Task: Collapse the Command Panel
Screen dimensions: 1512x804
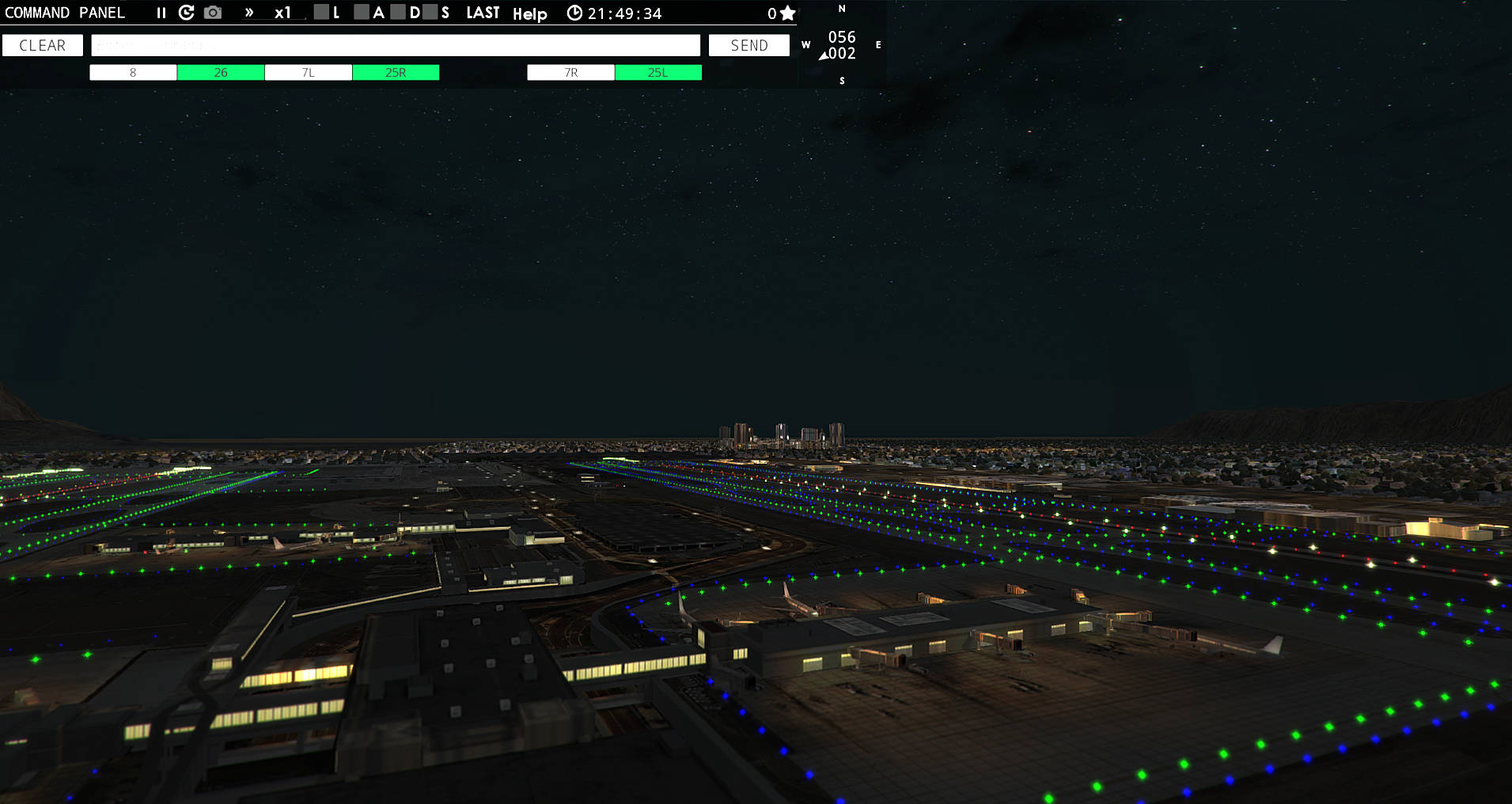Action: pyautogui.click(x=66, y=13)
